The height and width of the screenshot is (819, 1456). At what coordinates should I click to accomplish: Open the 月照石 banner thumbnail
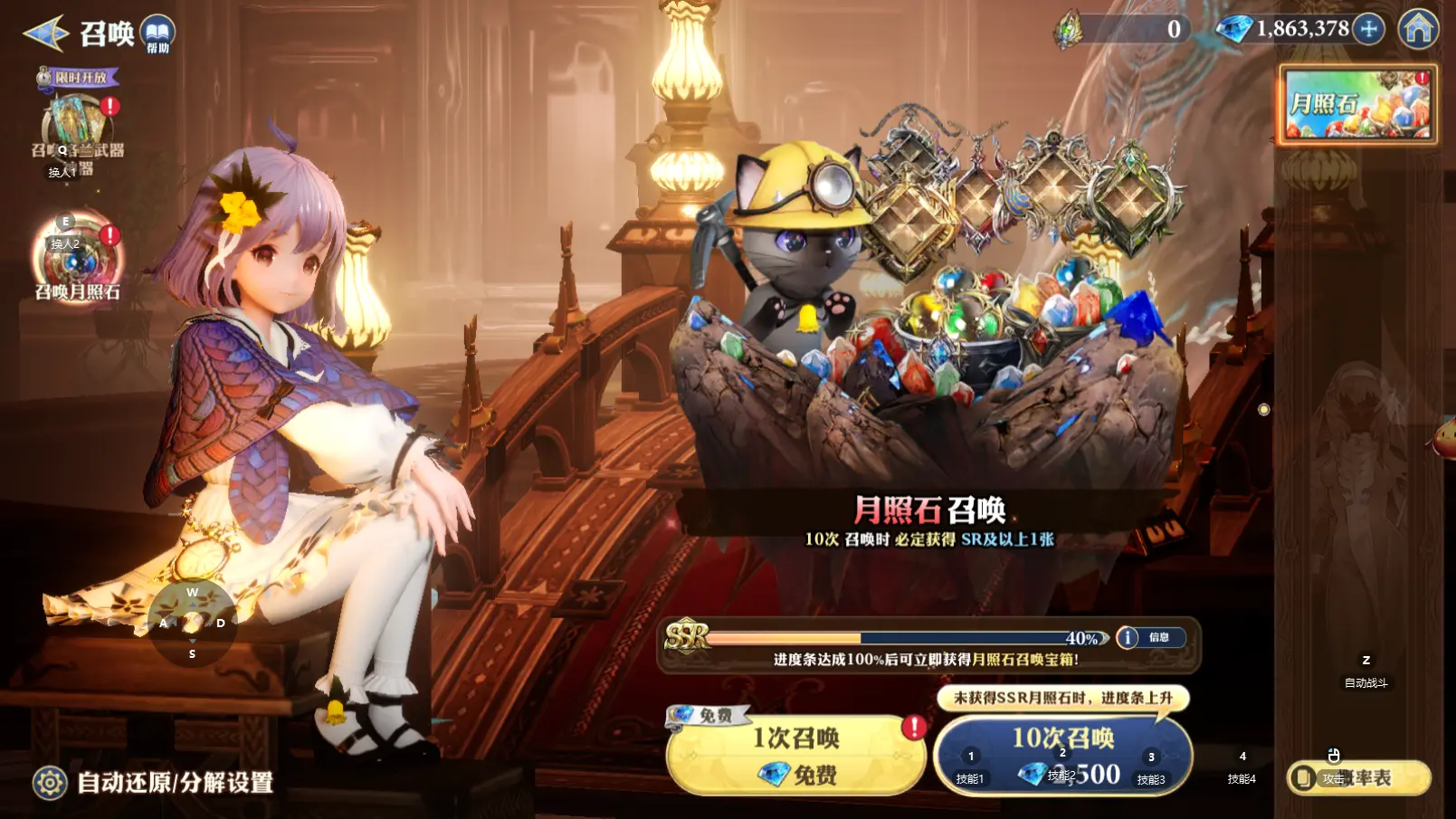click(x=1356, y=105)
